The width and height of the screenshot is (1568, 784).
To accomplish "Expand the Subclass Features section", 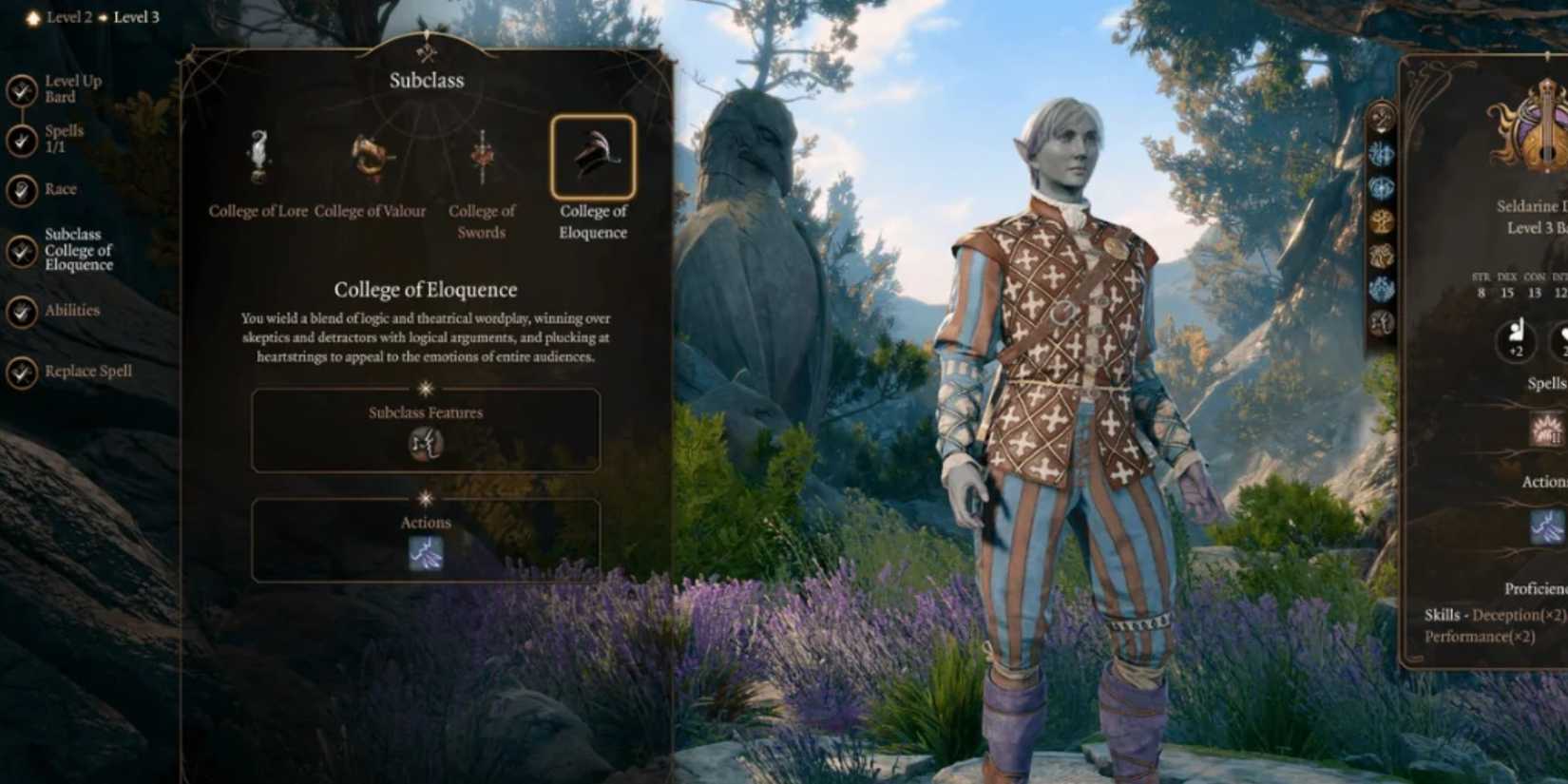I will pos(425,412).
